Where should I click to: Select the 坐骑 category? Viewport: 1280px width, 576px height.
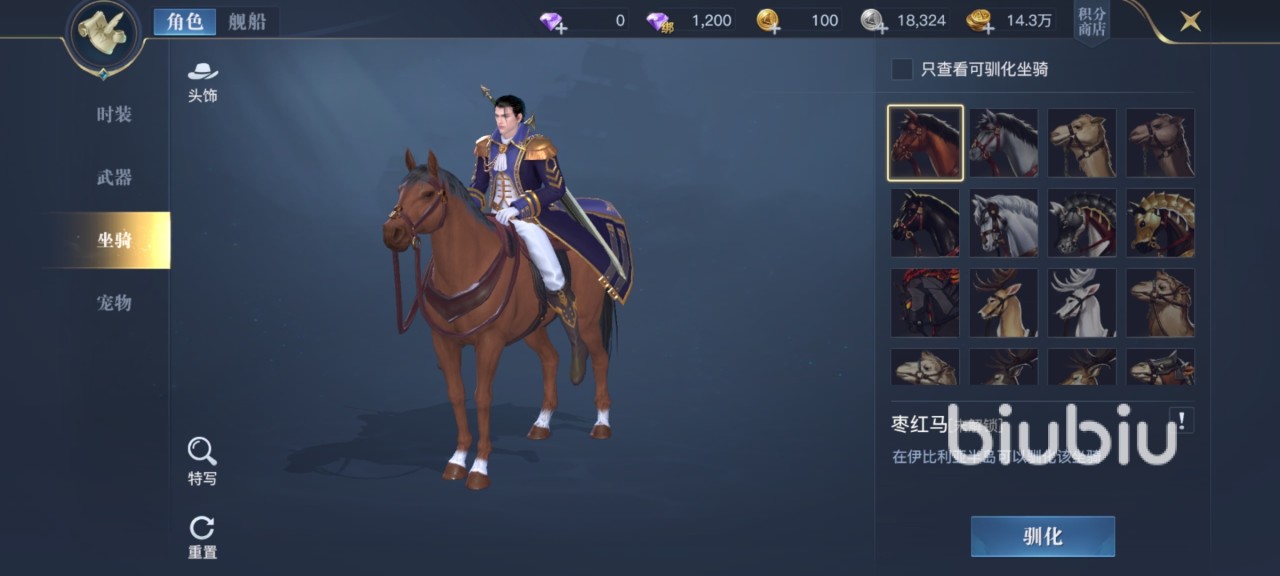pos(114,240)
